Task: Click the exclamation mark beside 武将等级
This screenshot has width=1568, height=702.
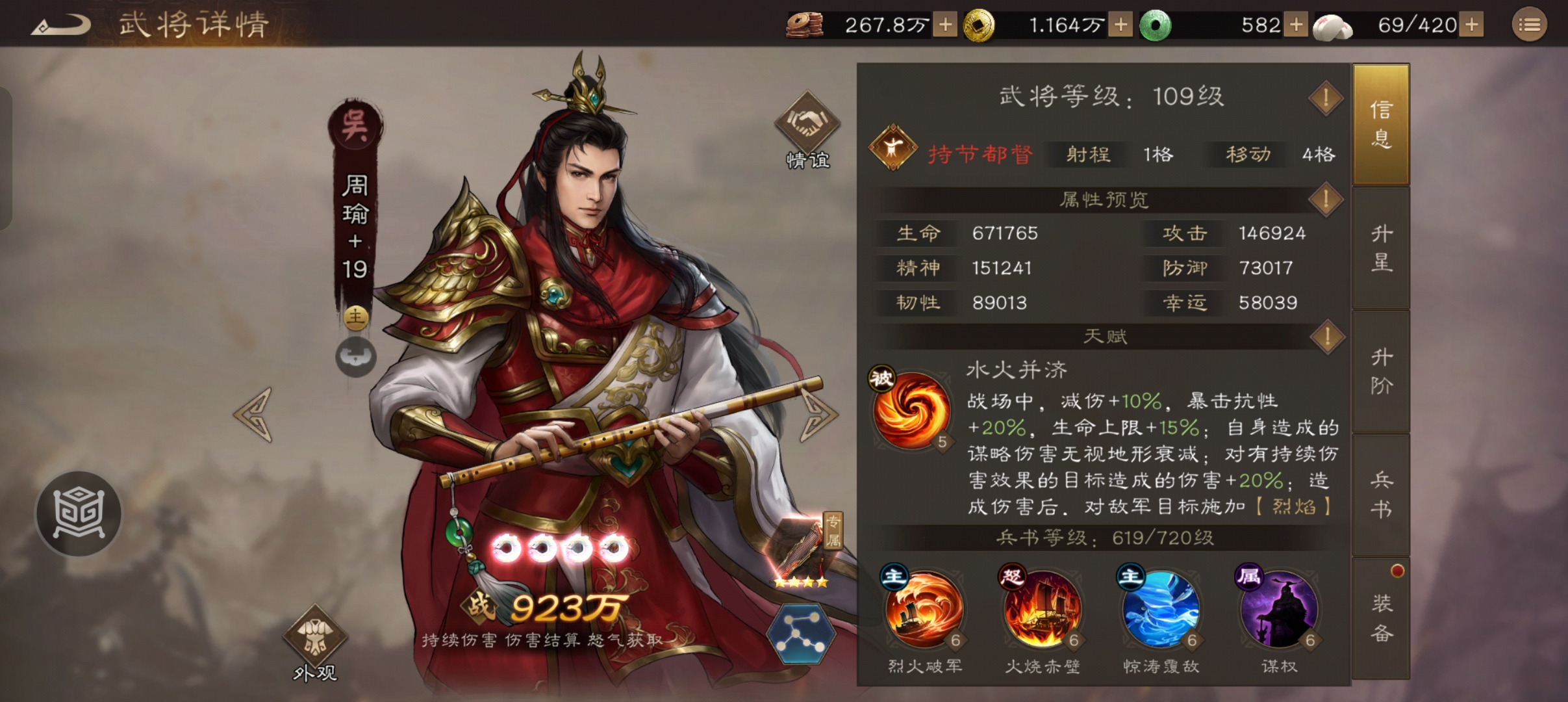Action: 1326,96
